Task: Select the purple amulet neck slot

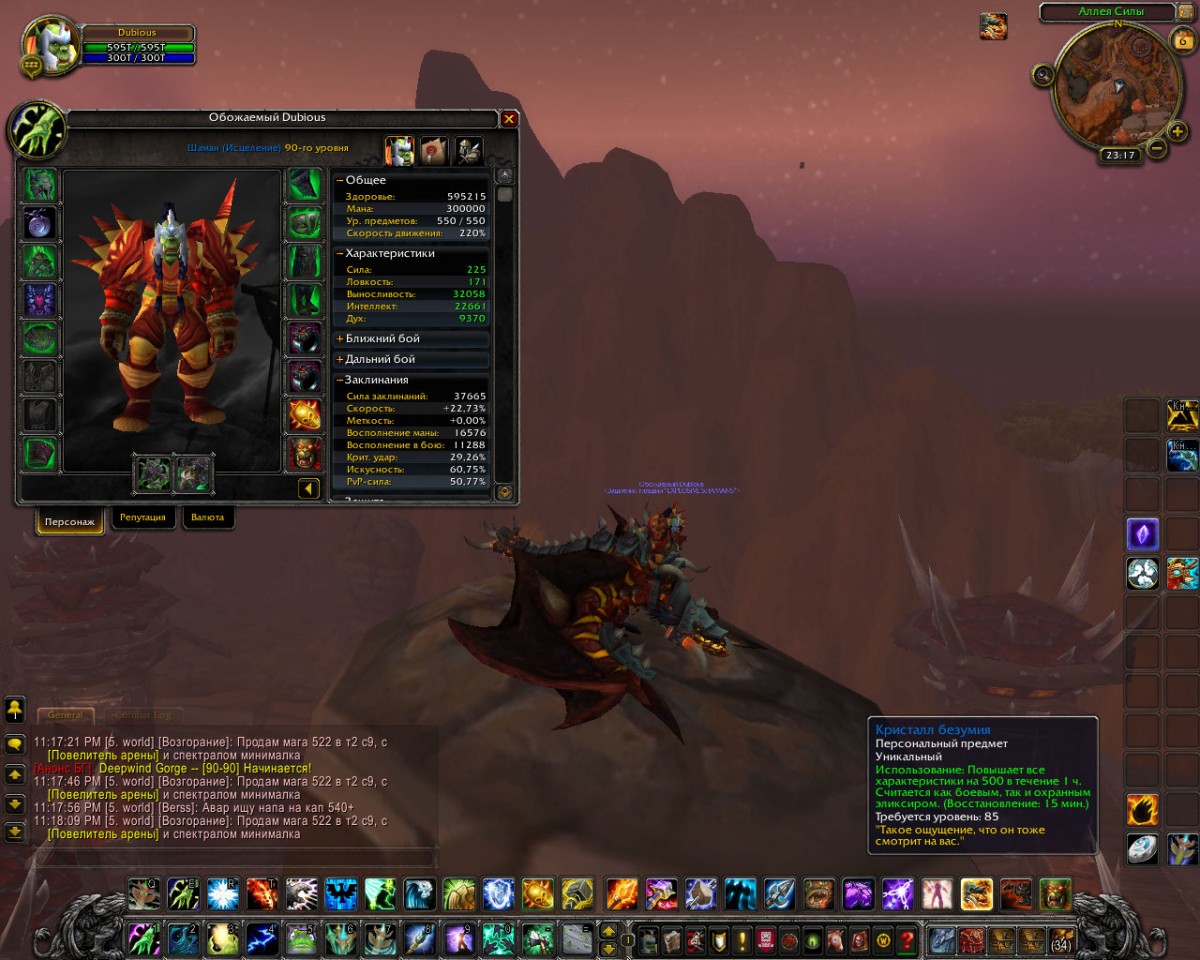Action: click(41, 222)
